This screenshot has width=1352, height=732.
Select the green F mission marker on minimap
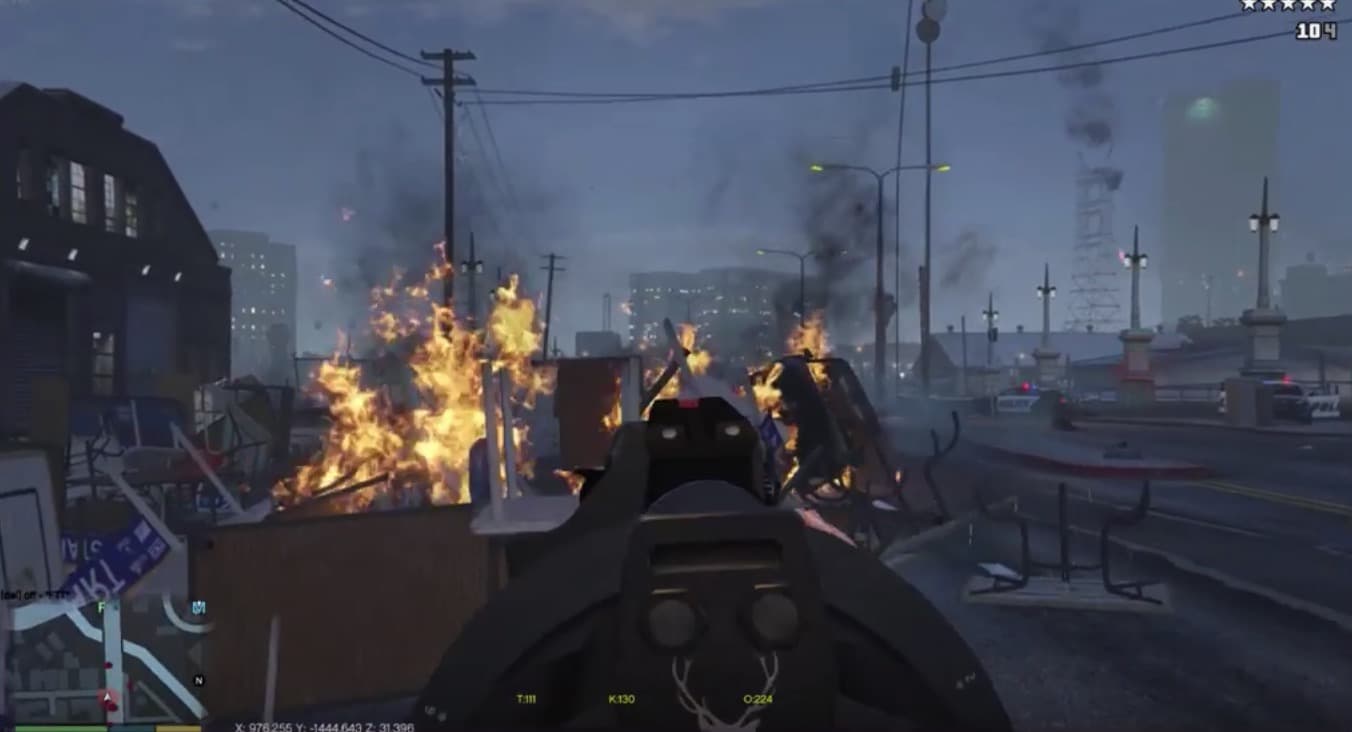102,606
